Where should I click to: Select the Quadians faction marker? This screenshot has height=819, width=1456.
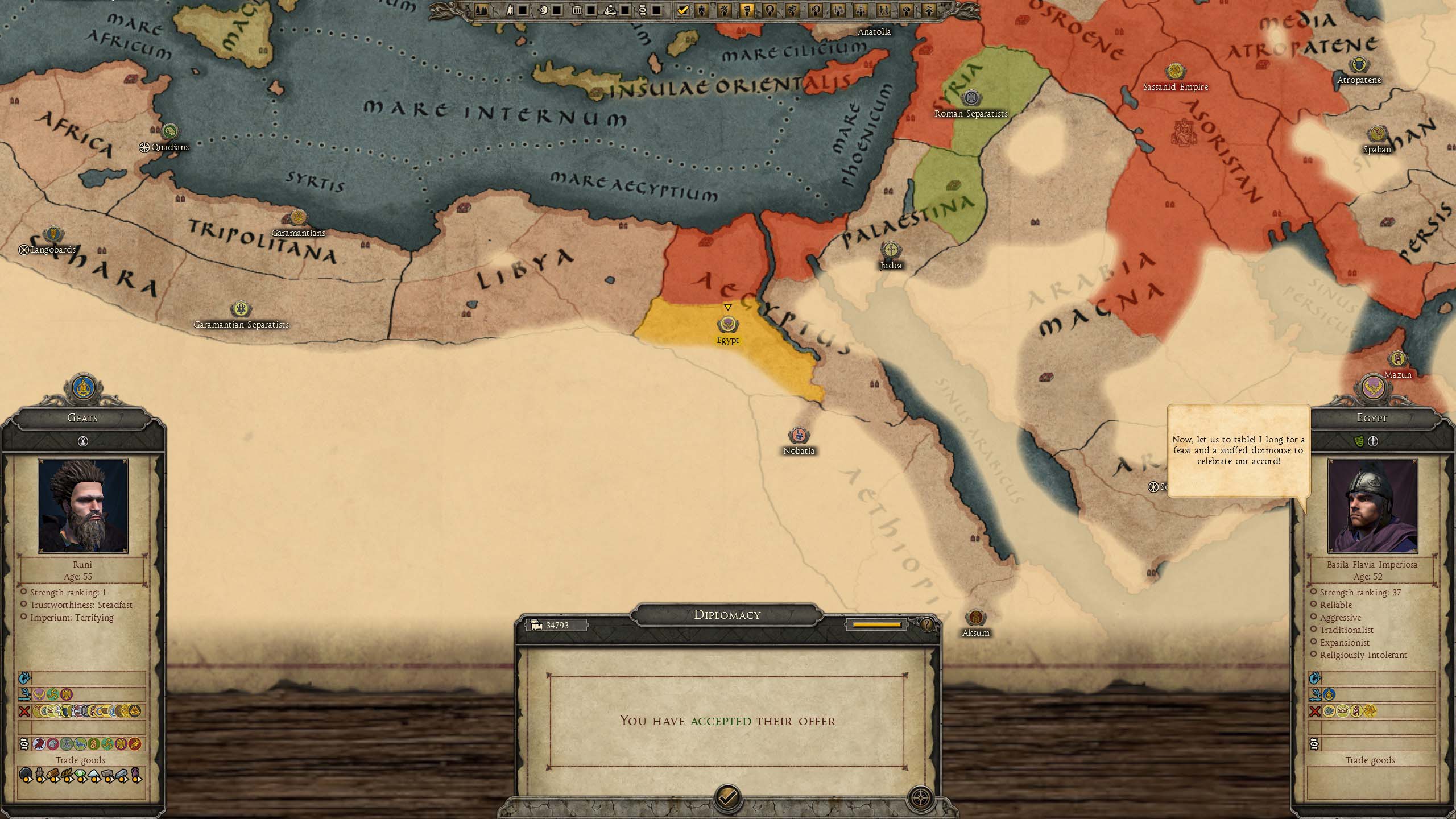169,132
